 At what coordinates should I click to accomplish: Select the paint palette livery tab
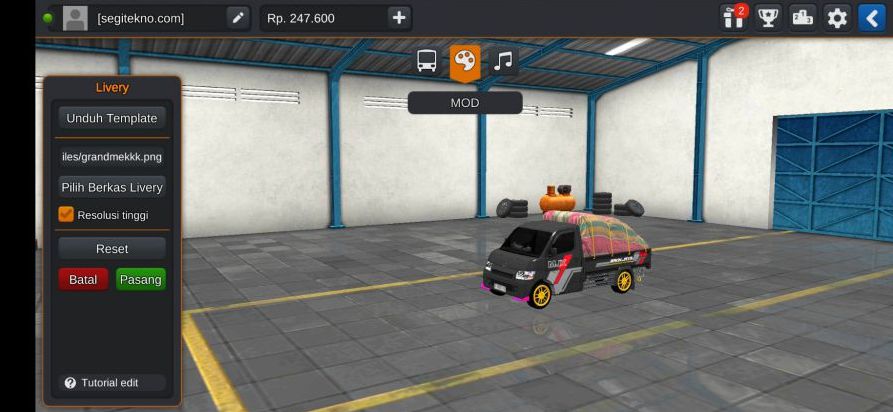pos(465,62)
